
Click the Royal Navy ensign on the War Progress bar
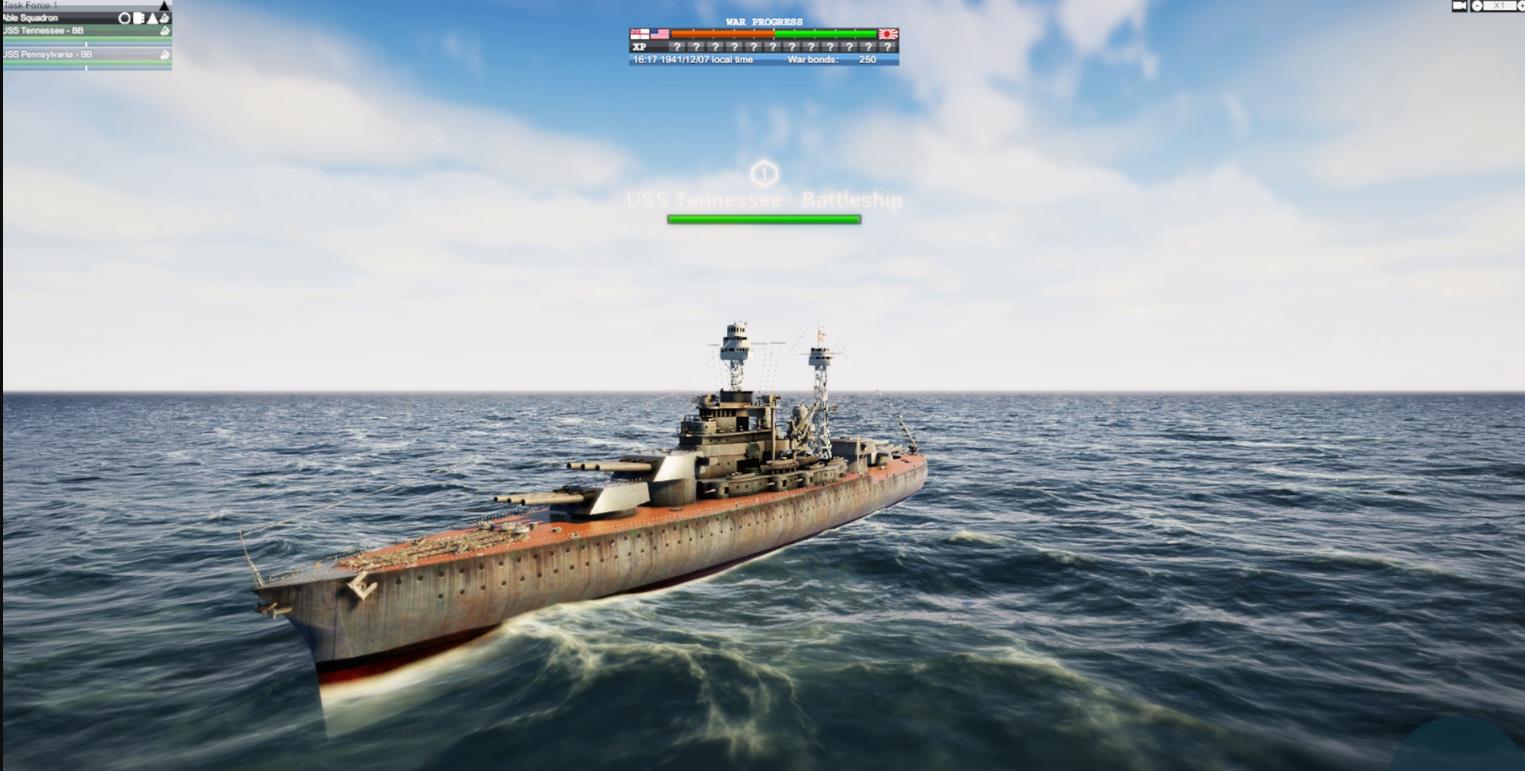(x=641, y=33)
